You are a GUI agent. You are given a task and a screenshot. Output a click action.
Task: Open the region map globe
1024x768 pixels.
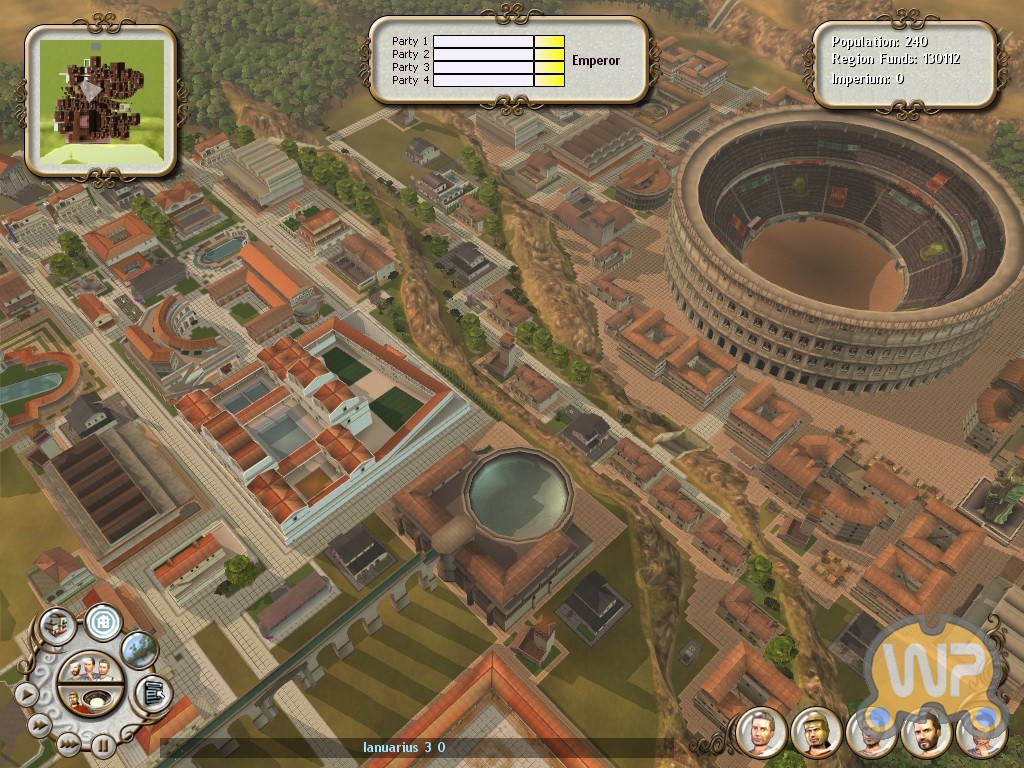click(x=139, y=649)
